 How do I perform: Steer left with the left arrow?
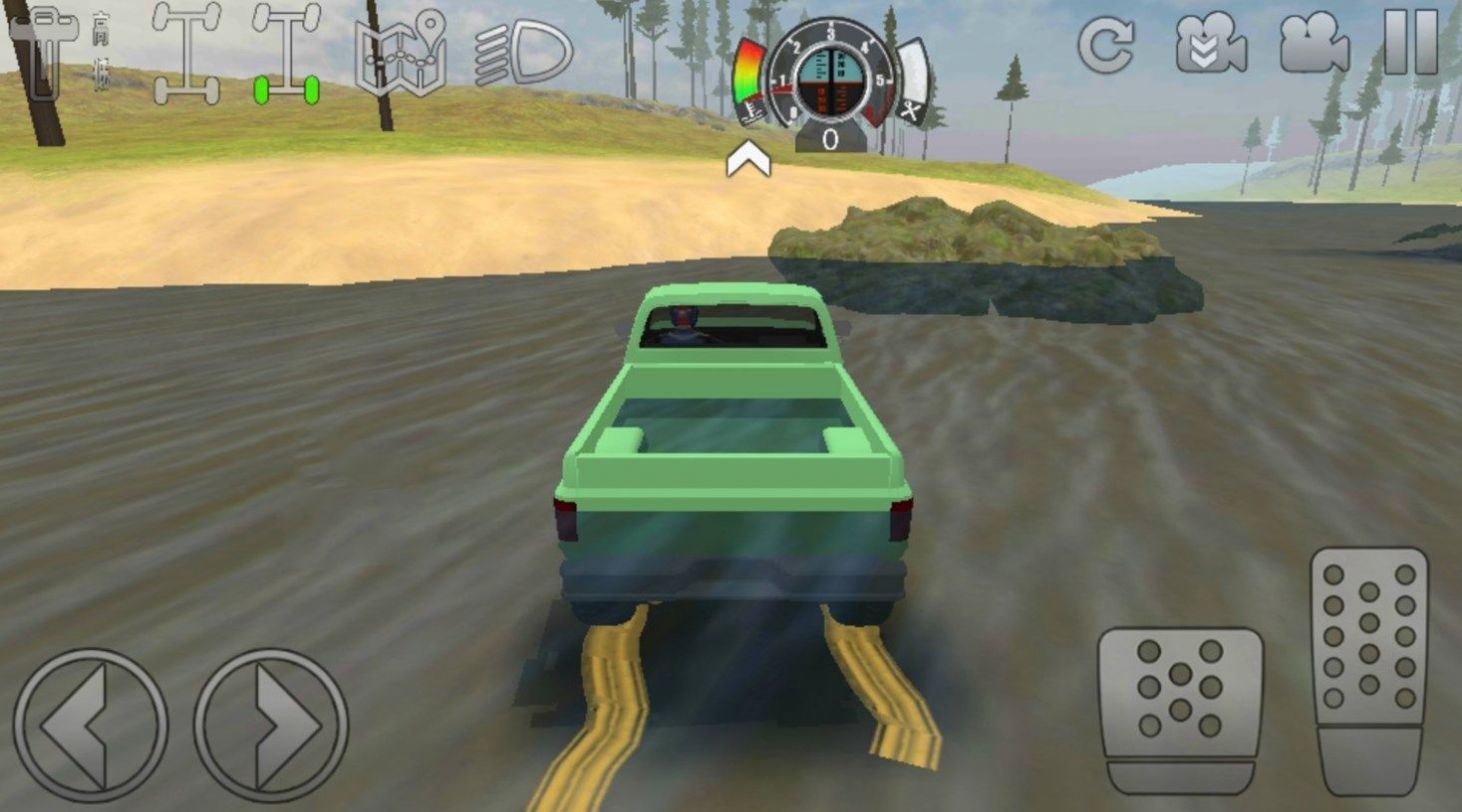coord(90,725)
